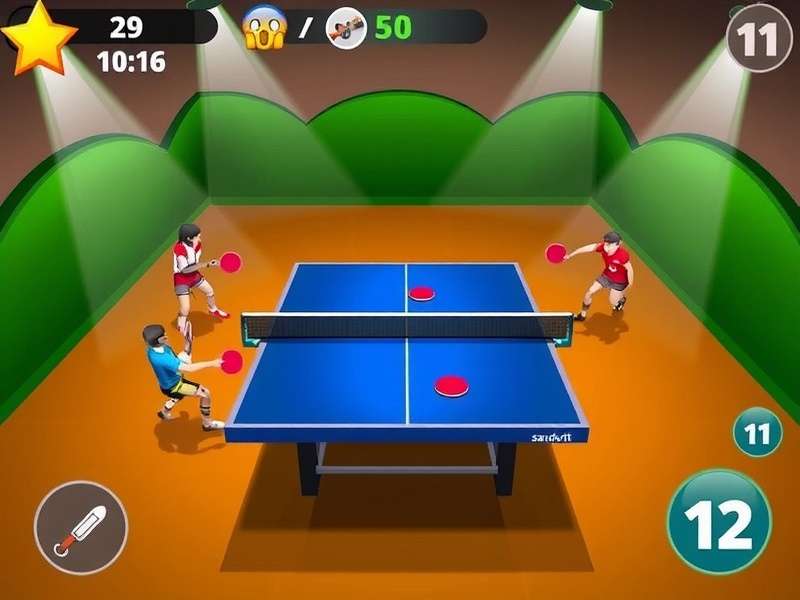The image size is (800, 600).
Task: Click the gold star icon
Action: (38, 36)
